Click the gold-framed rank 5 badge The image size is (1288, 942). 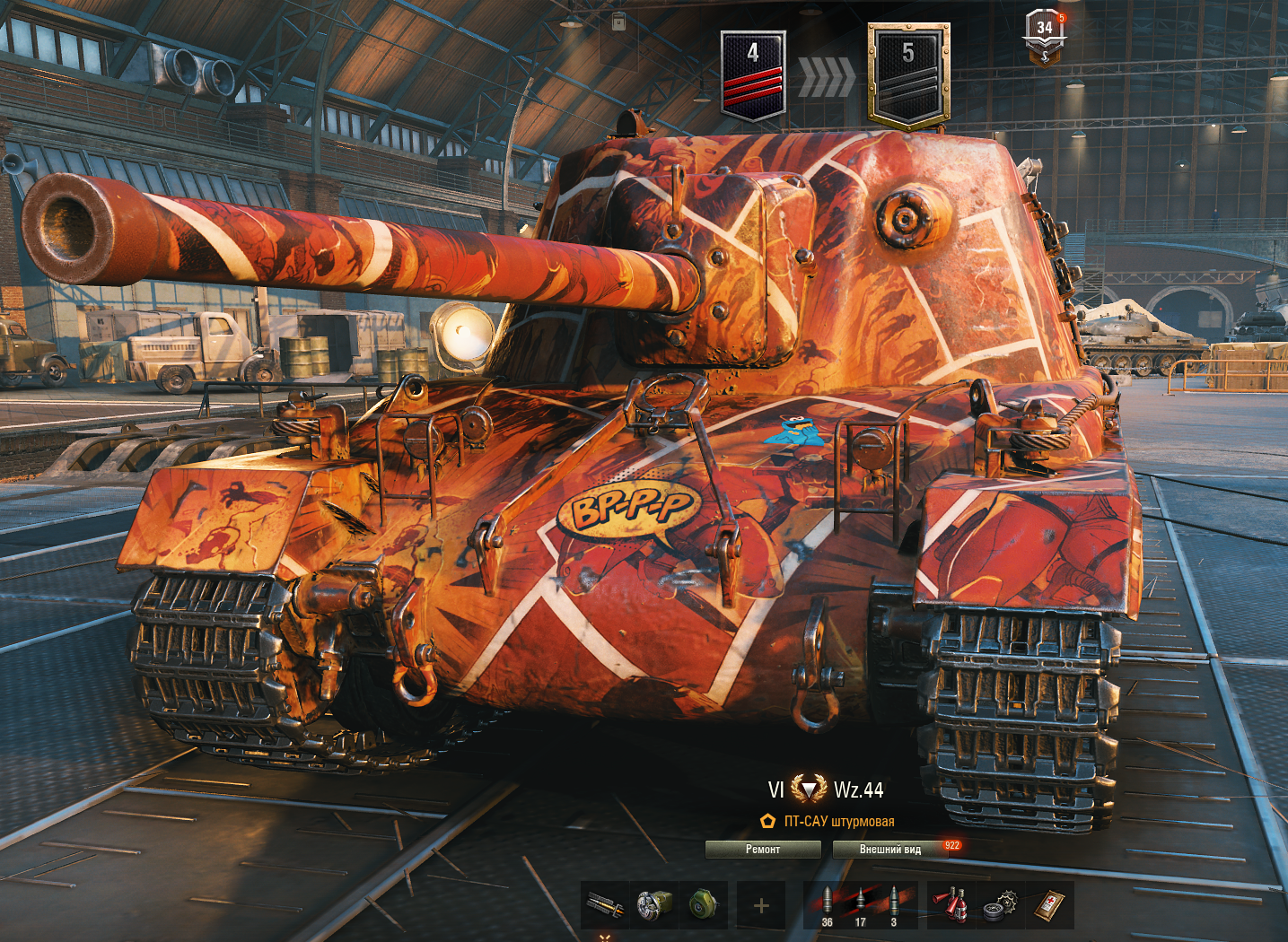coord(908,76)
